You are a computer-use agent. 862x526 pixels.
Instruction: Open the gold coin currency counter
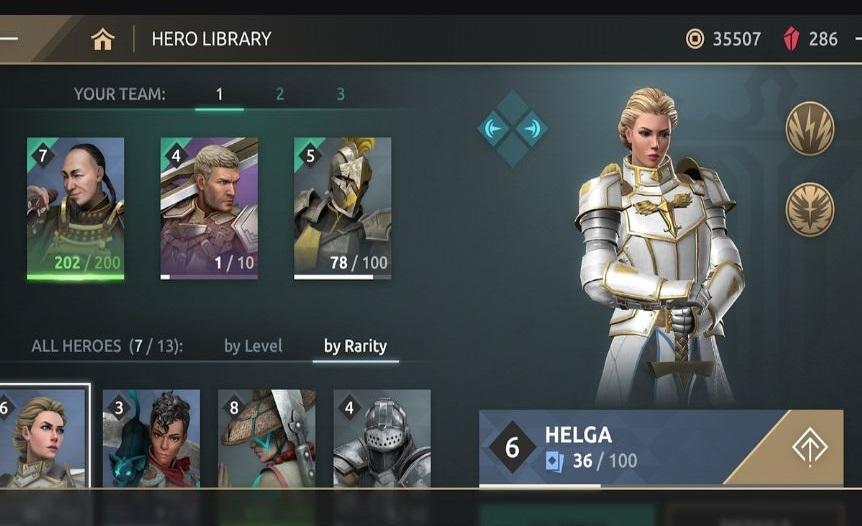pos(724,39)
